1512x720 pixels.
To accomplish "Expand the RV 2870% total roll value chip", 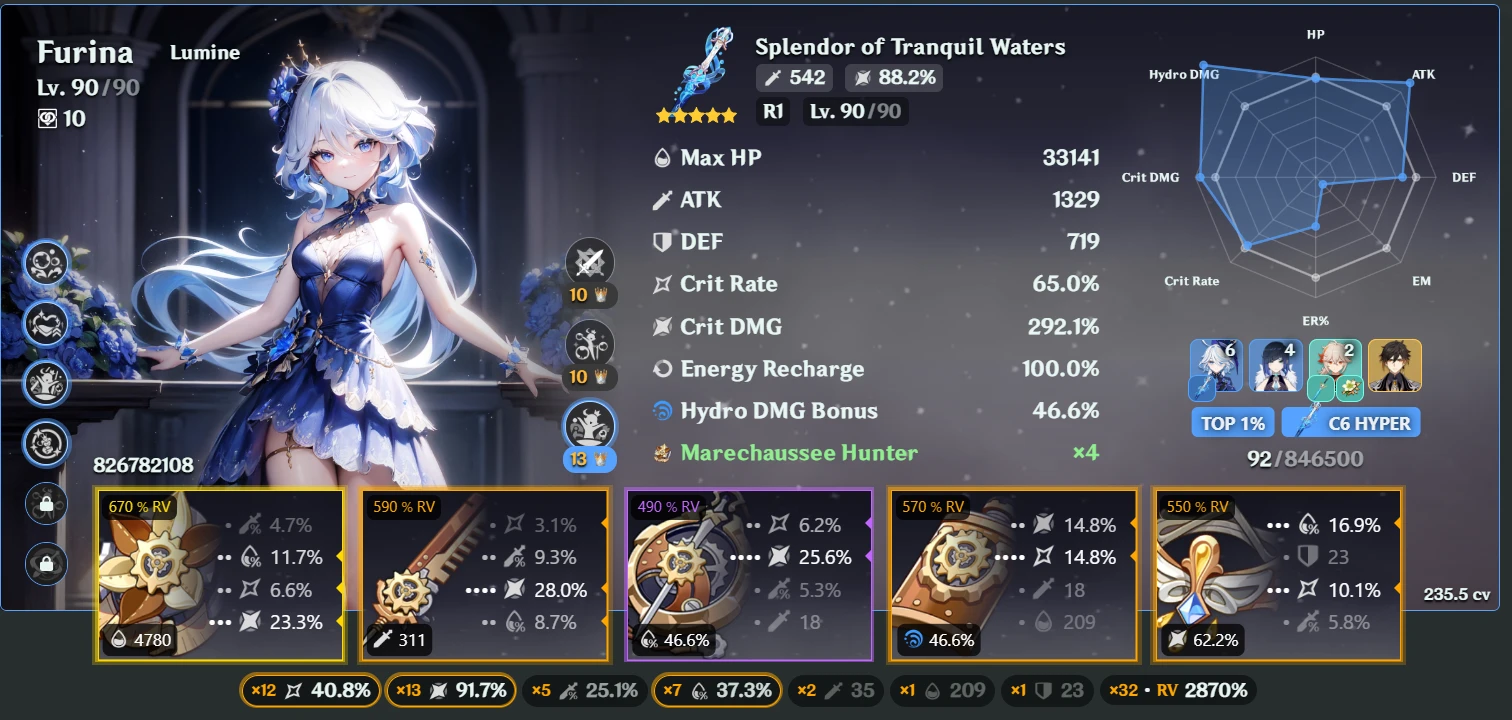I will click(1180, 690).
